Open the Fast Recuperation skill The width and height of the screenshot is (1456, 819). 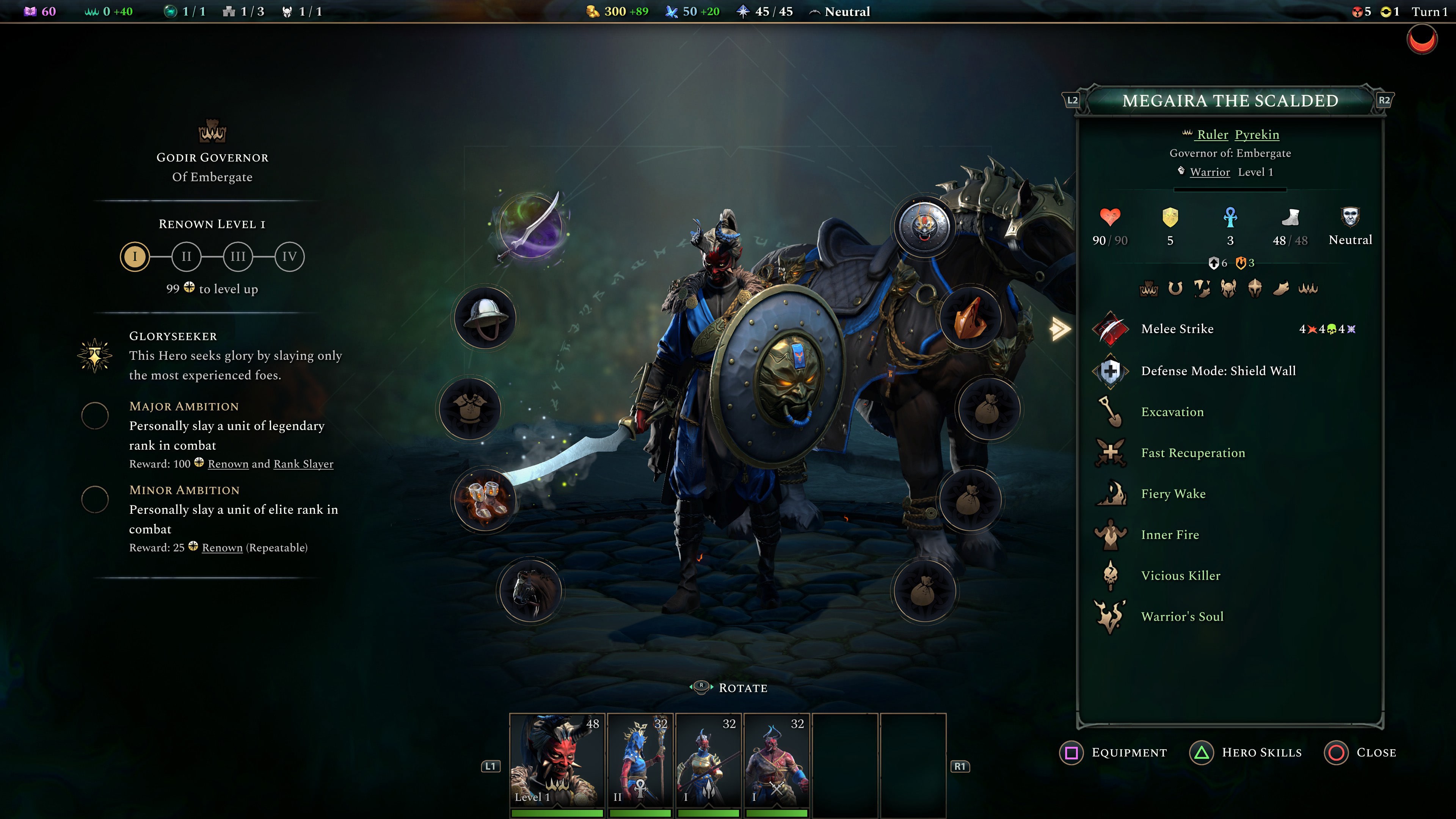1111,453
